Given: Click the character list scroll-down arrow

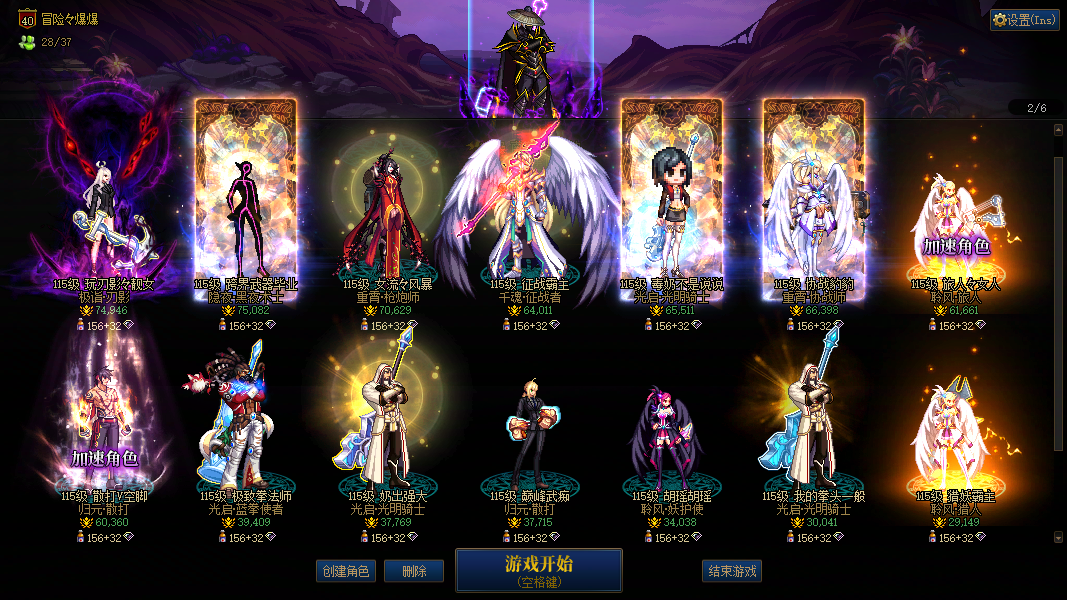Looking at the screenshot, I should click(1059, 537).
